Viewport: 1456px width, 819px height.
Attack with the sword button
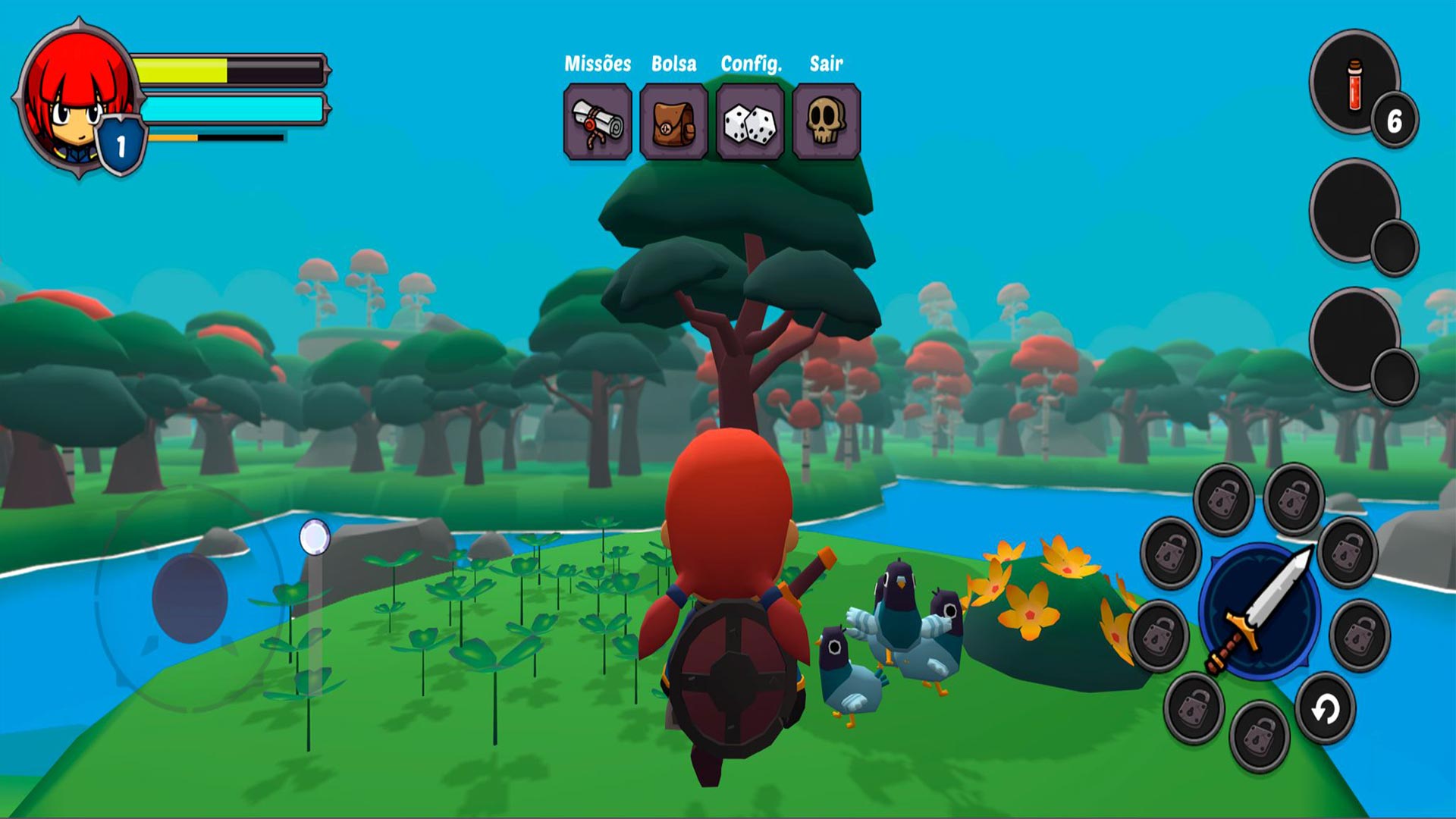1260,611
